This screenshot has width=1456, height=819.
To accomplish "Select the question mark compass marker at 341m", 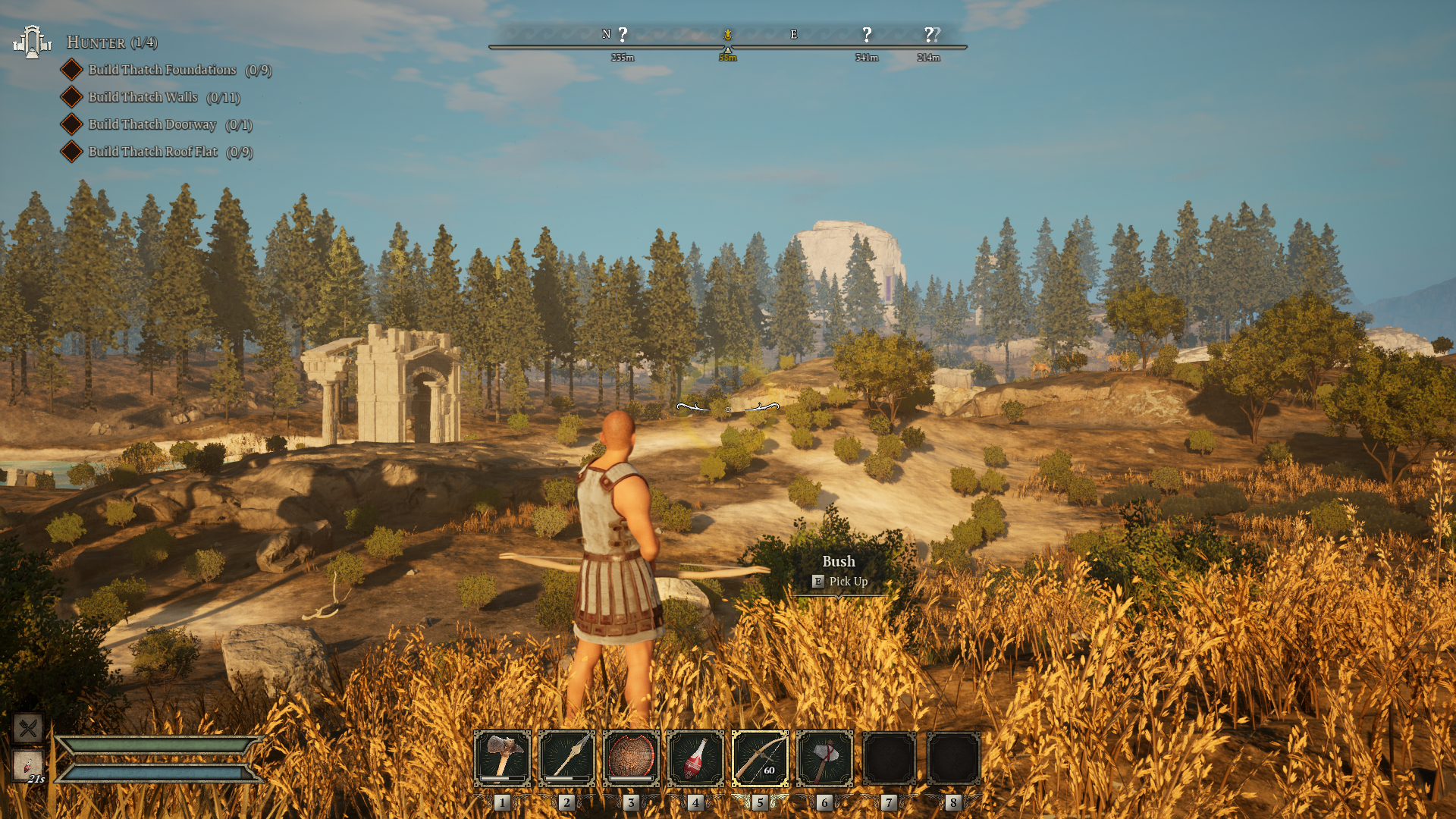I will click(867, 35).
